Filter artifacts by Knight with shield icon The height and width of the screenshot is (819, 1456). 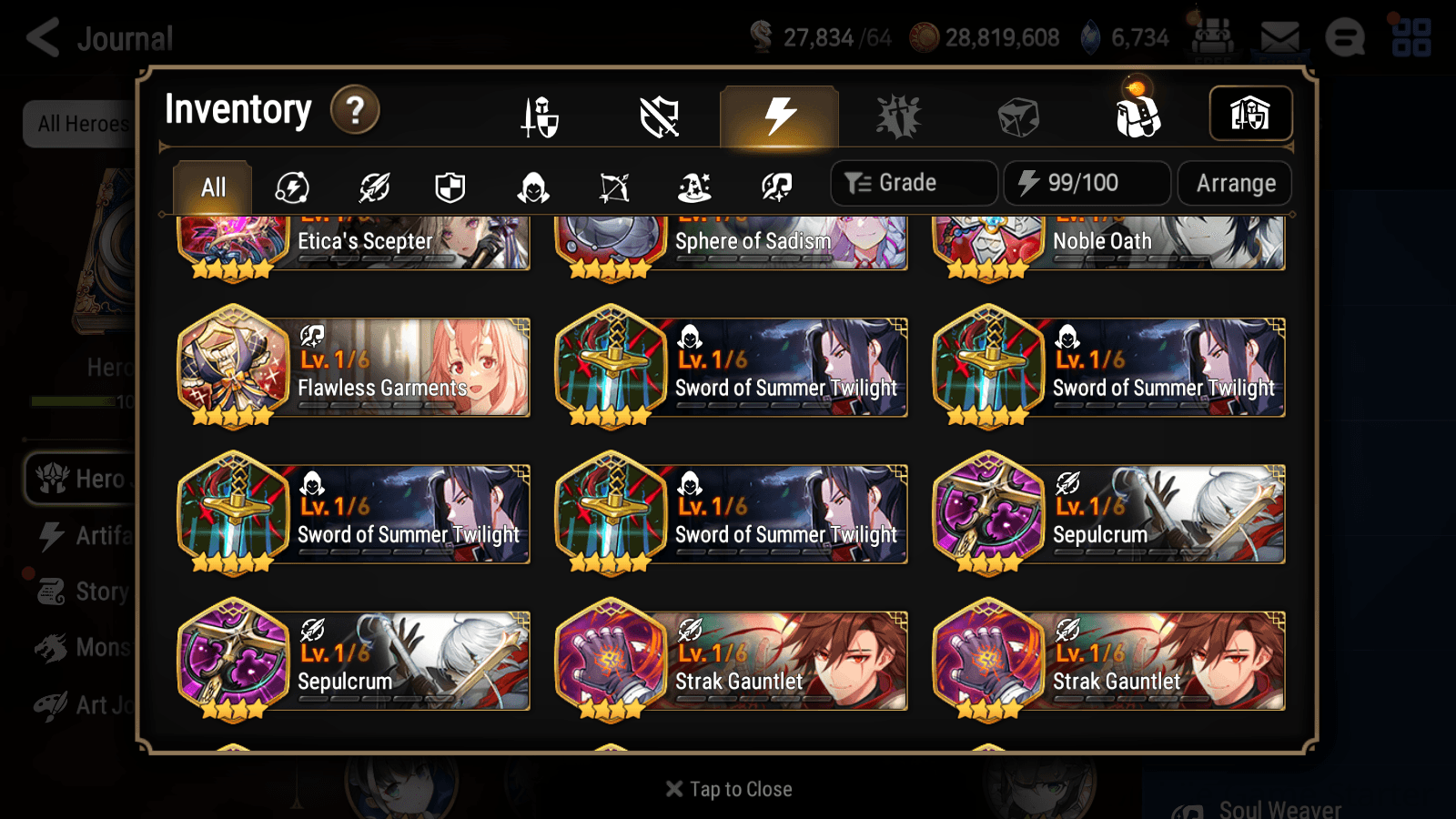point(450,187)
